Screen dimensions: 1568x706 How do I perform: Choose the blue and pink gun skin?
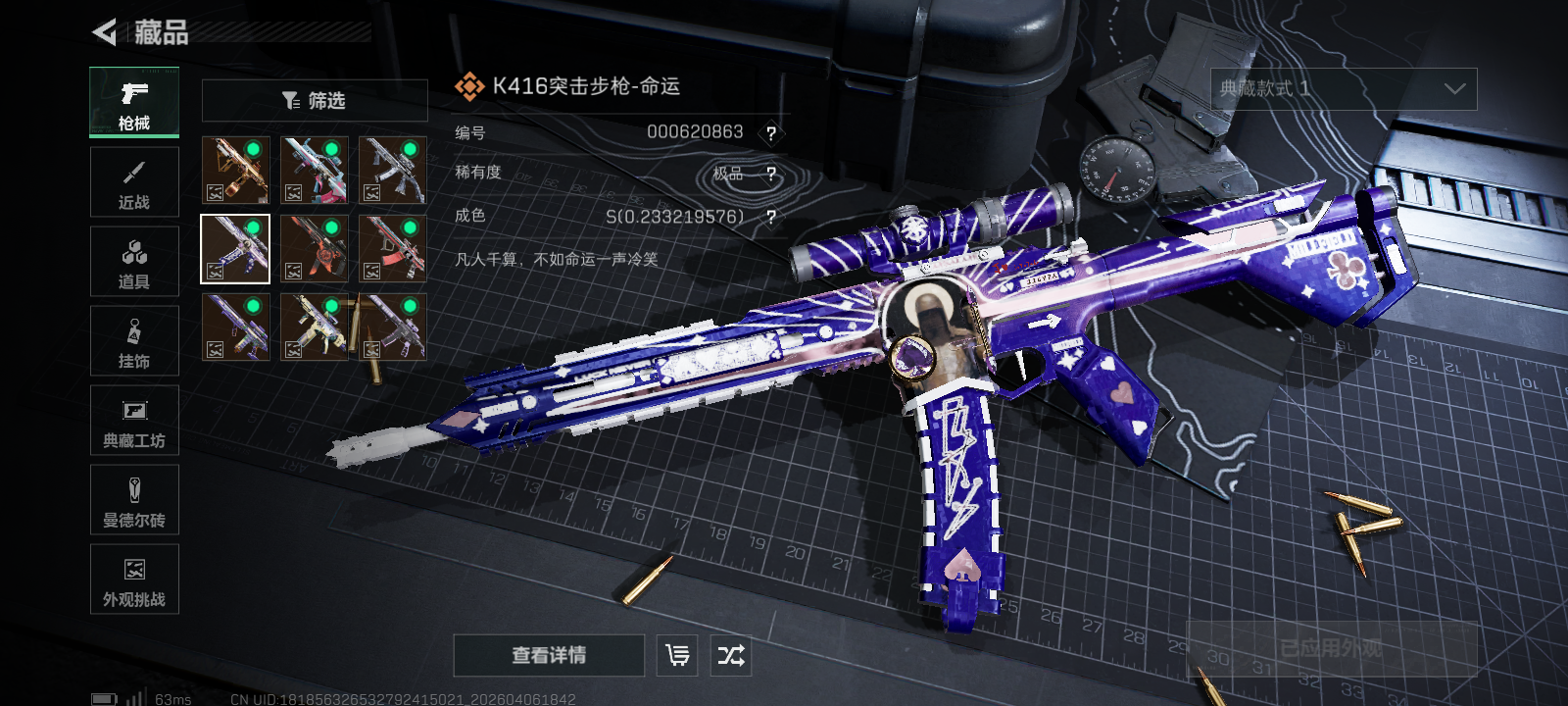point(314,170)
